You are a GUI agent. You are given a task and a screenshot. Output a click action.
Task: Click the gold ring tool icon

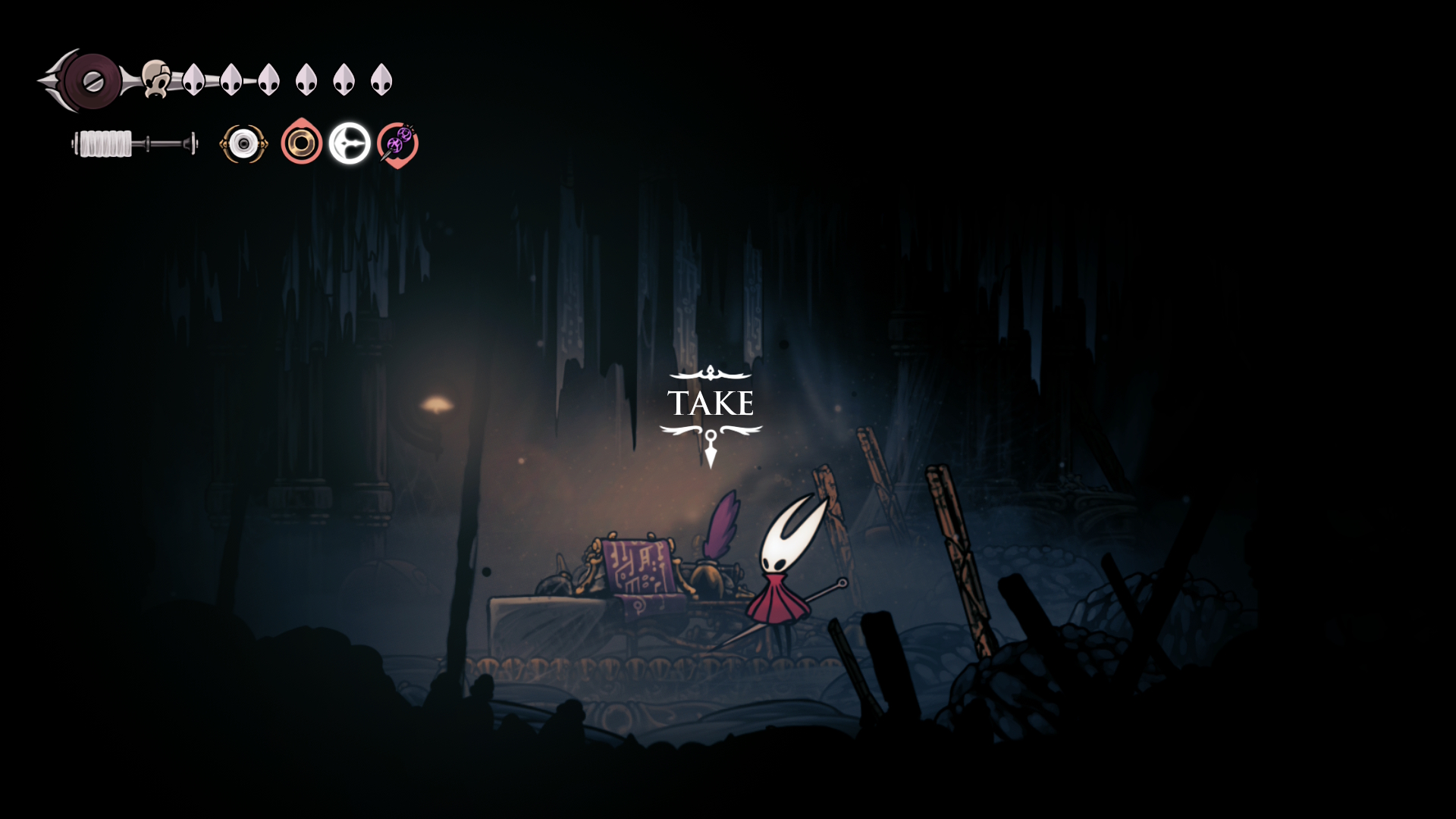coord(303,143)
